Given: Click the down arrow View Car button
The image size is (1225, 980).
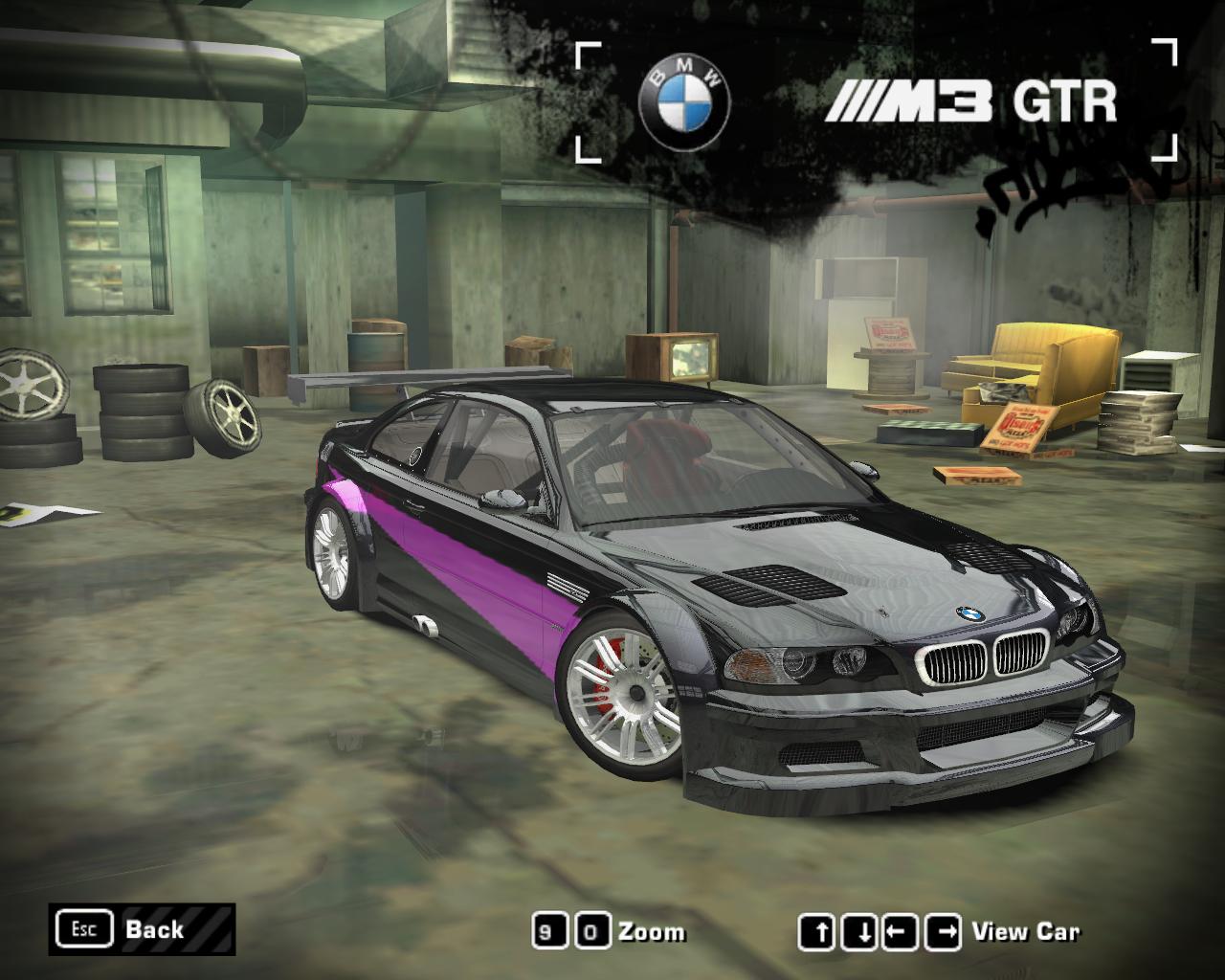Looking at the screenshot, I should [860, 931].
